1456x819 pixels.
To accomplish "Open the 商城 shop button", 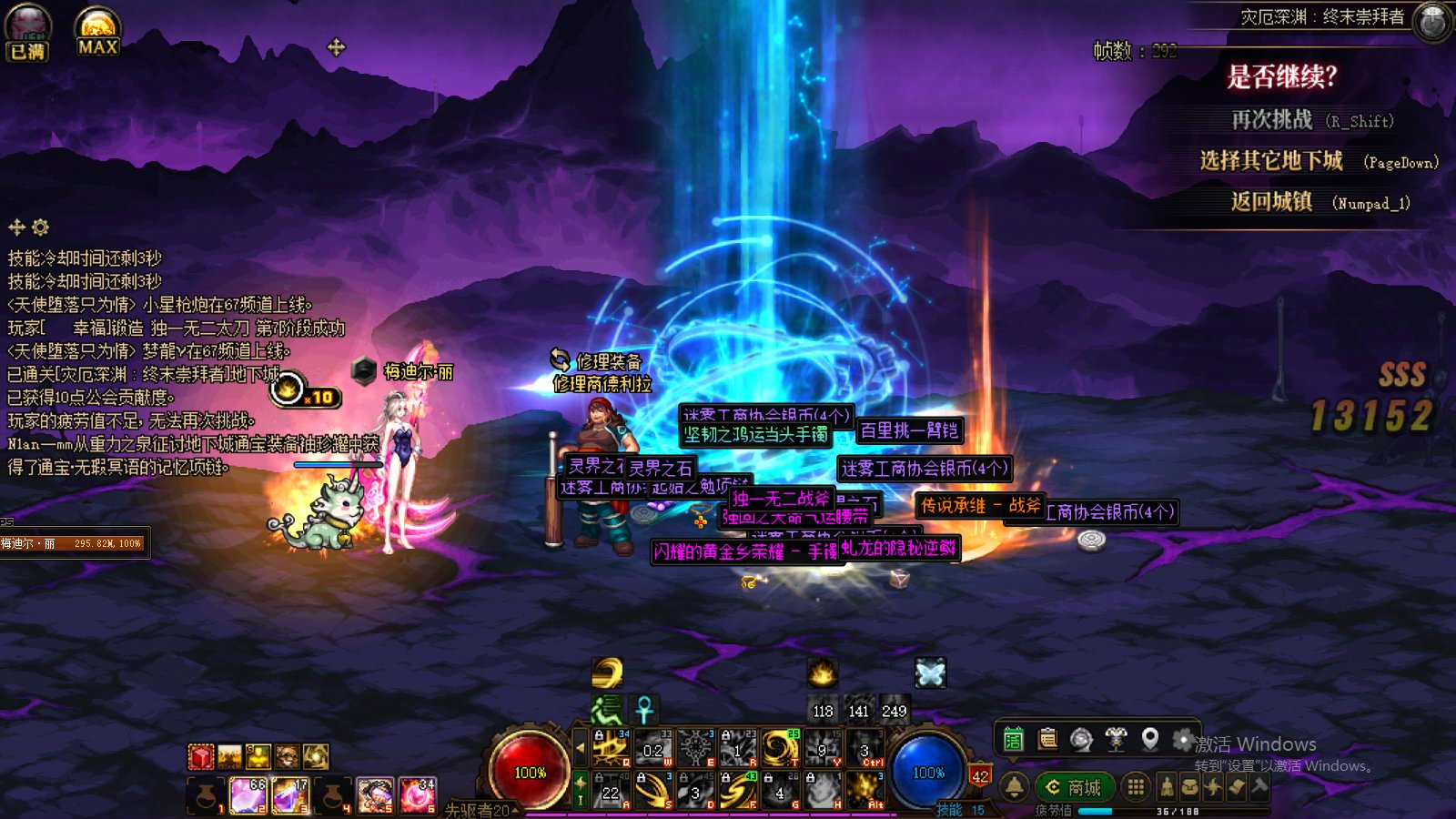I will point(1074,787).
